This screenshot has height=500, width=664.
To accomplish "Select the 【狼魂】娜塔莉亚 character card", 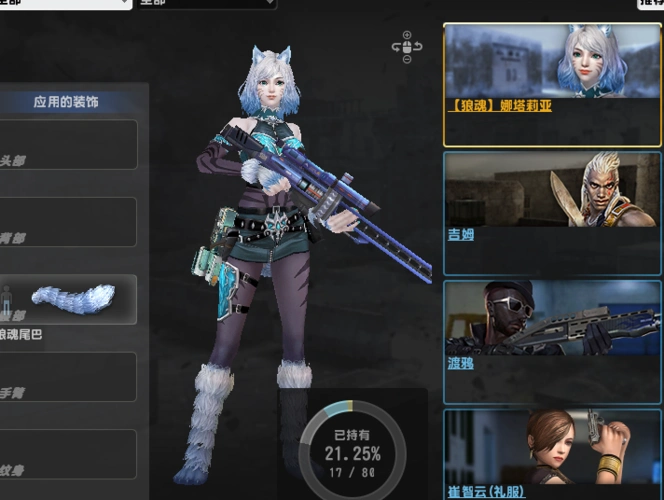I will pos(552,85).
